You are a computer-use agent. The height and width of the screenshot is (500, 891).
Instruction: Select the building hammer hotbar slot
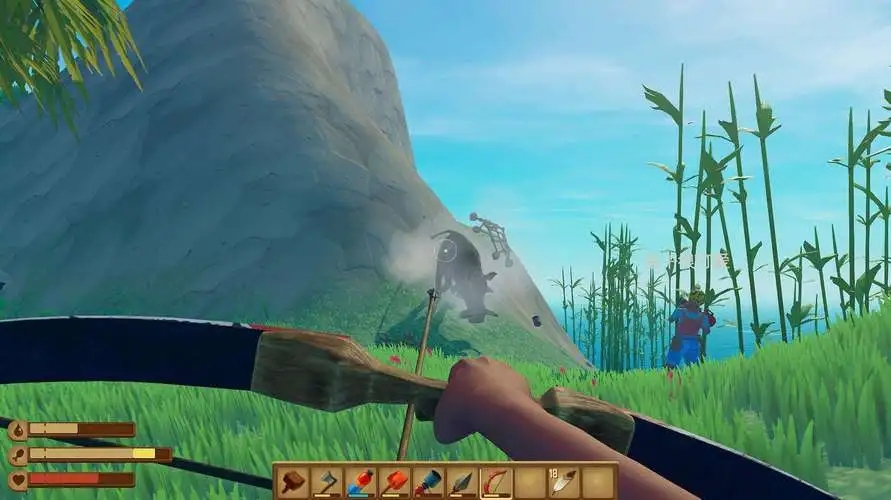[x=293, y=482]
